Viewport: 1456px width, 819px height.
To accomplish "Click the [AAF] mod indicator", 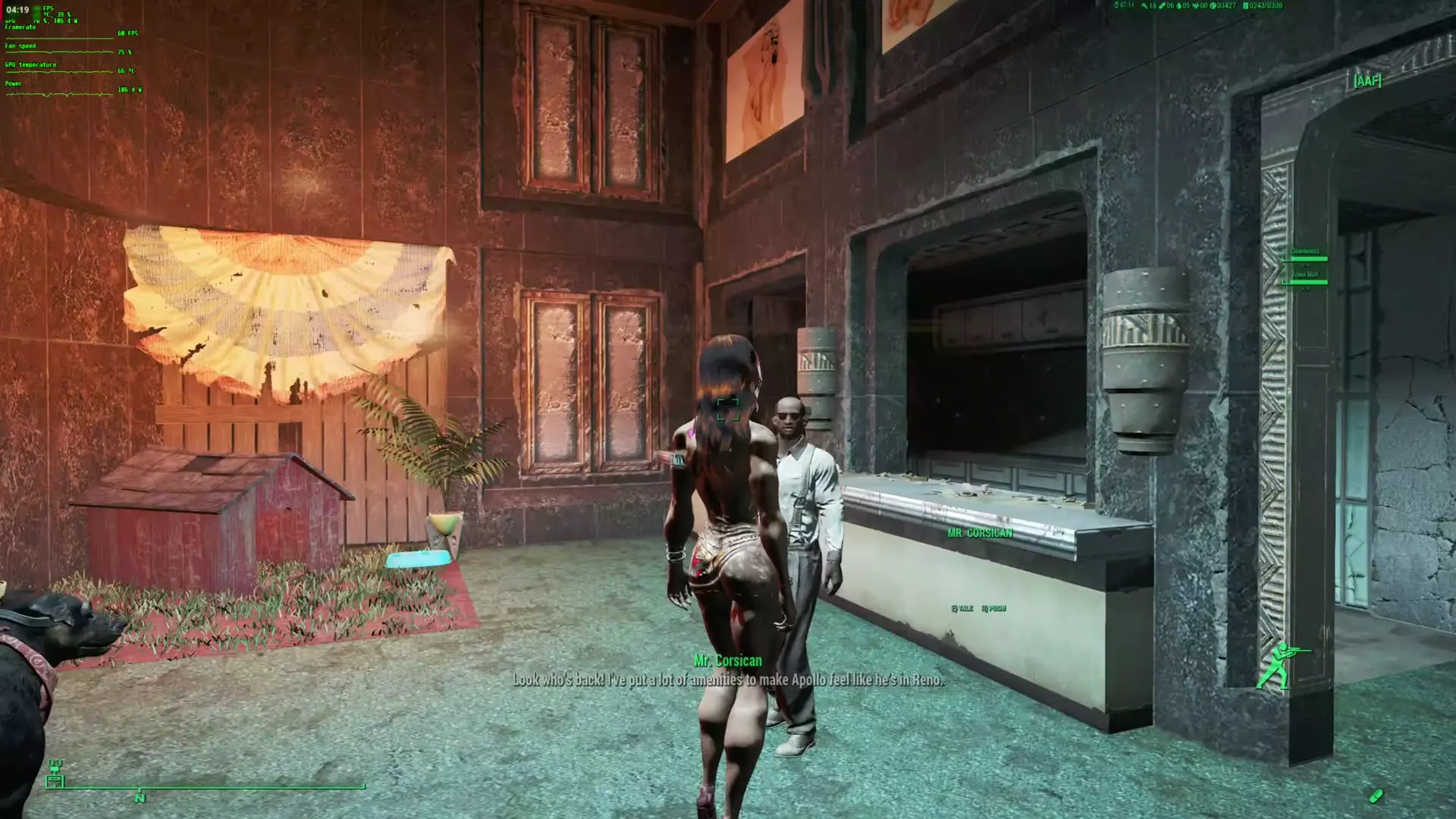I will coord(1367,80).
